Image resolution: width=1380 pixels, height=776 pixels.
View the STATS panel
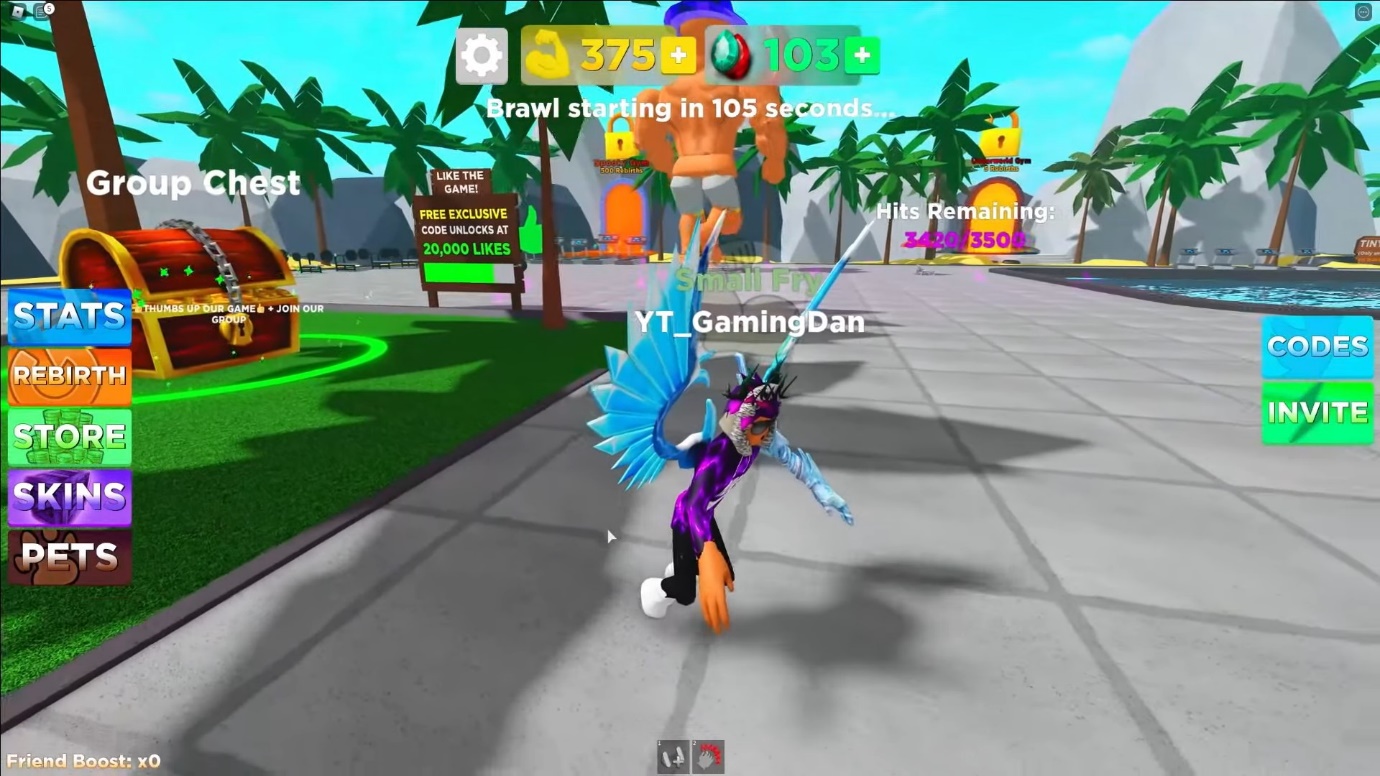(67, 317)
